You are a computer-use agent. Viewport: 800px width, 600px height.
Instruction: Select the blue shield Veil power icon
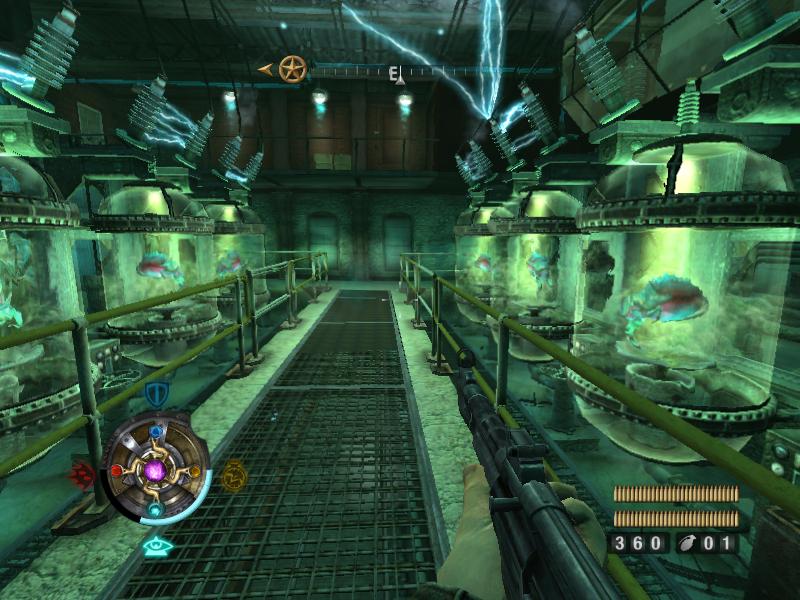157,393
